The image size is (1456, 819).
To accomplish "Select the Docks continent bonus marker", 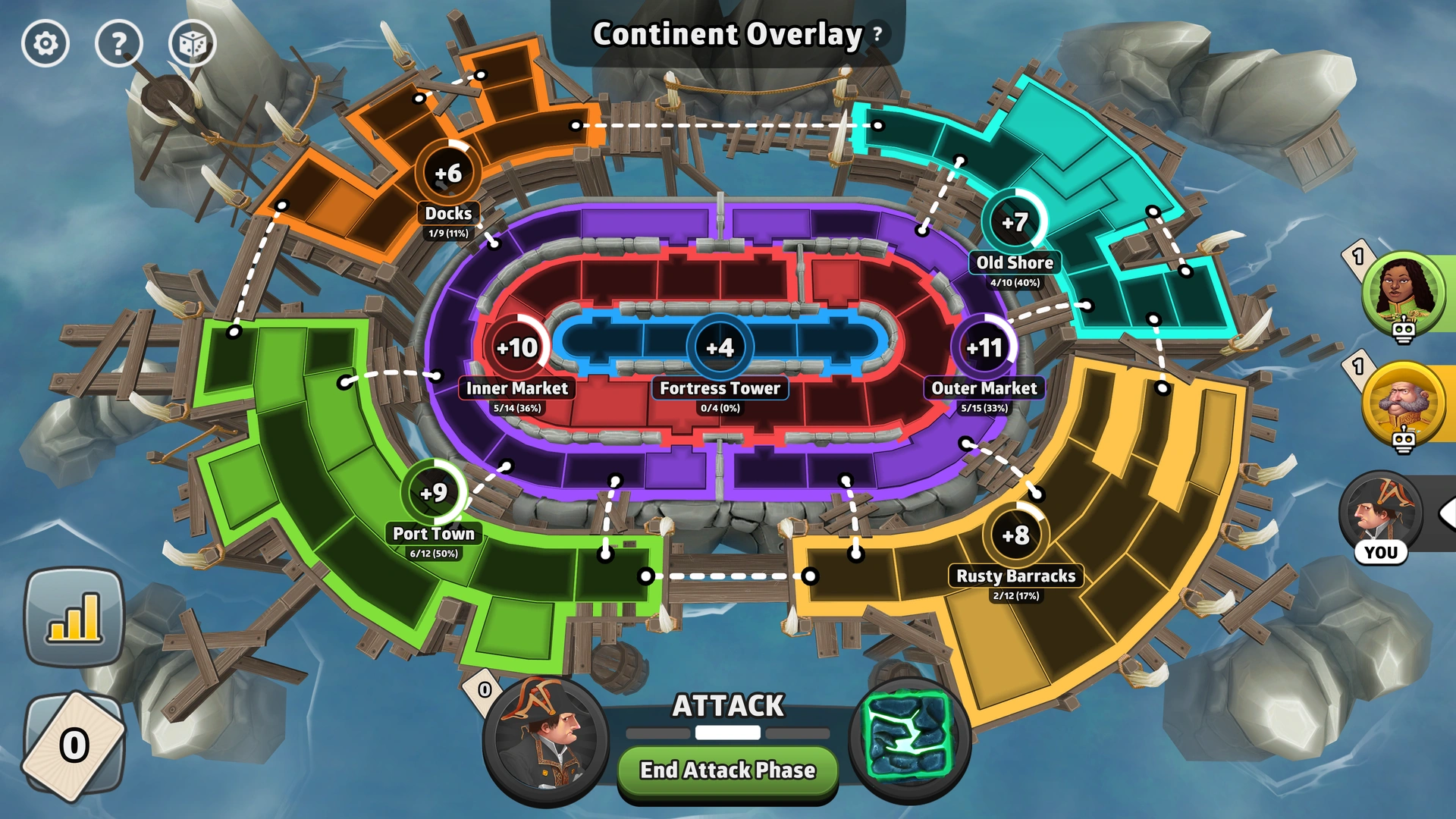I will point(447,173).
